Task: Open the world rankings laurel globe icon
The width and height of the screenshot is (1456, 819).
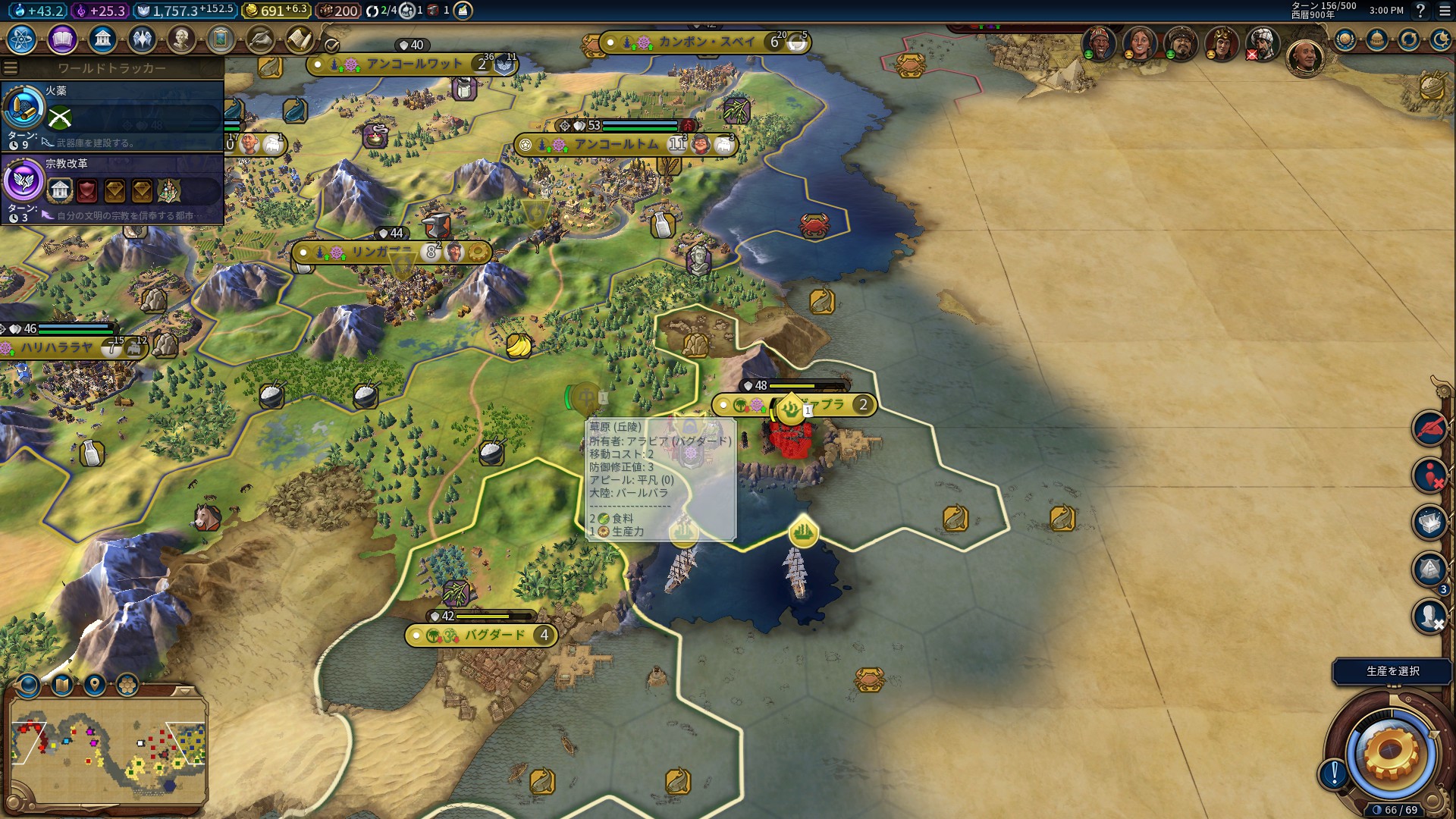Action: (1345, 39)
